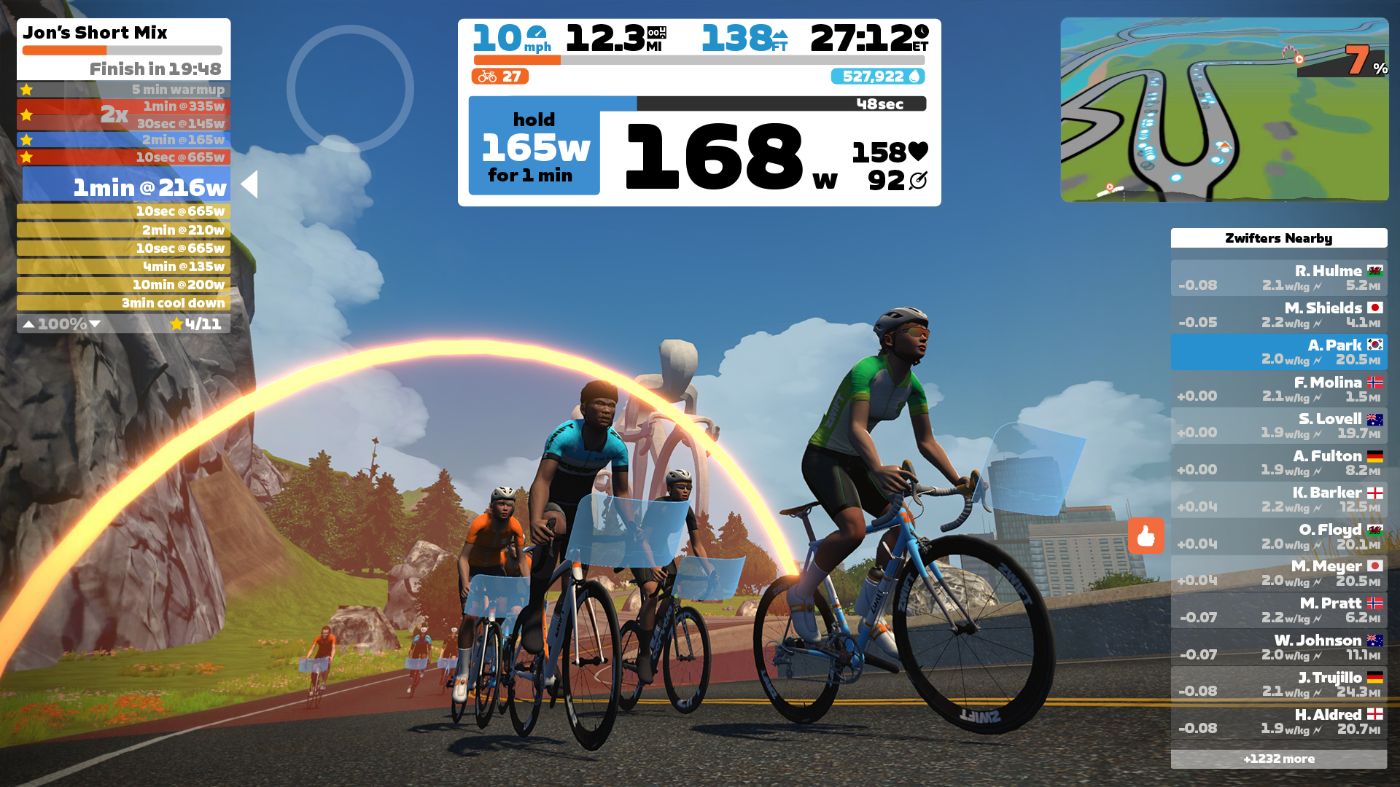Click the up arrow to increase workout intensity
The image size is (1400, 787).
[x=28, y=323]
